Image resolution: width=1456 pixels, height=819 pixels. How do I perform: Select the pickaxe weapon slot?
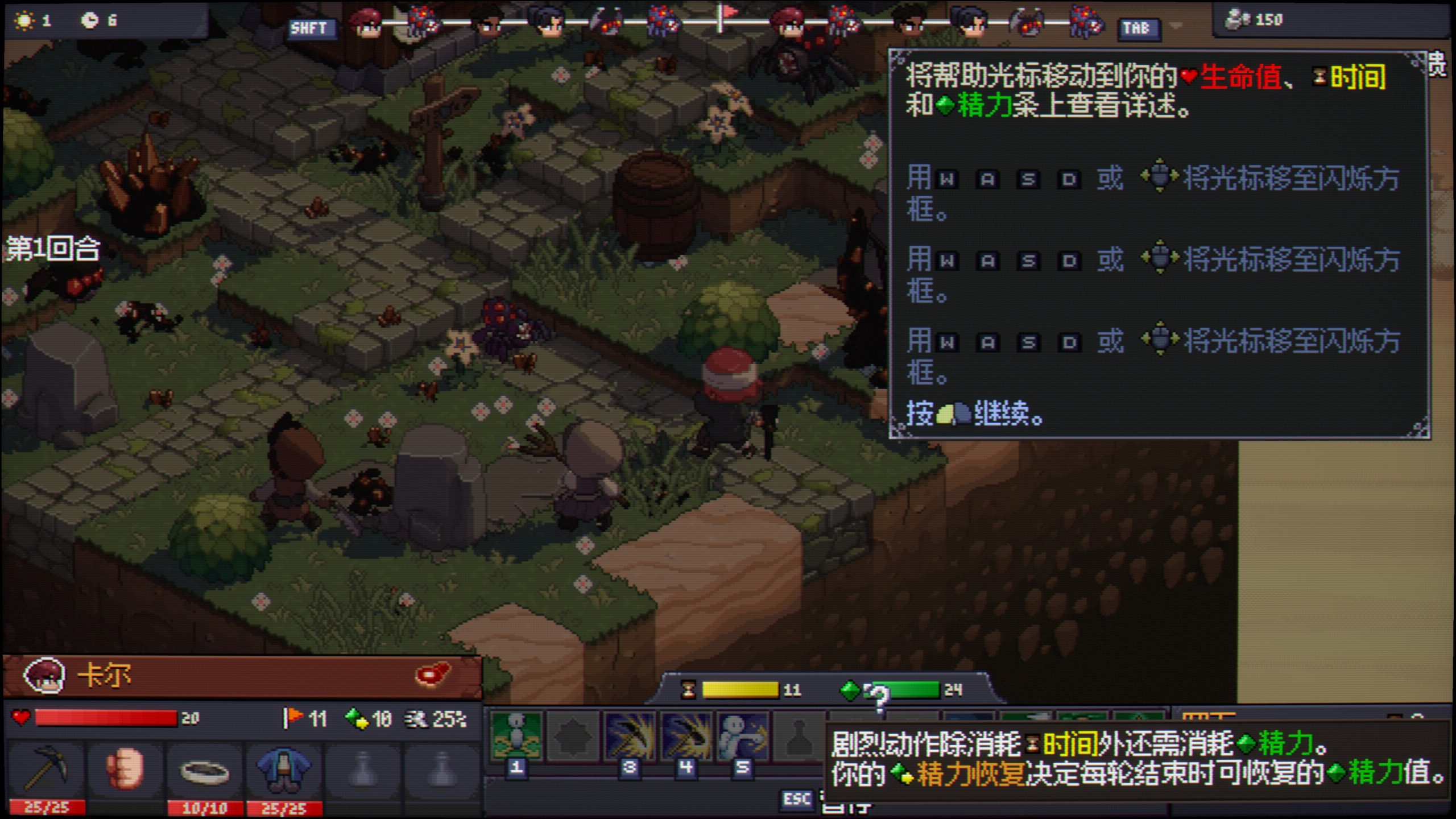(x=47, y=770)
